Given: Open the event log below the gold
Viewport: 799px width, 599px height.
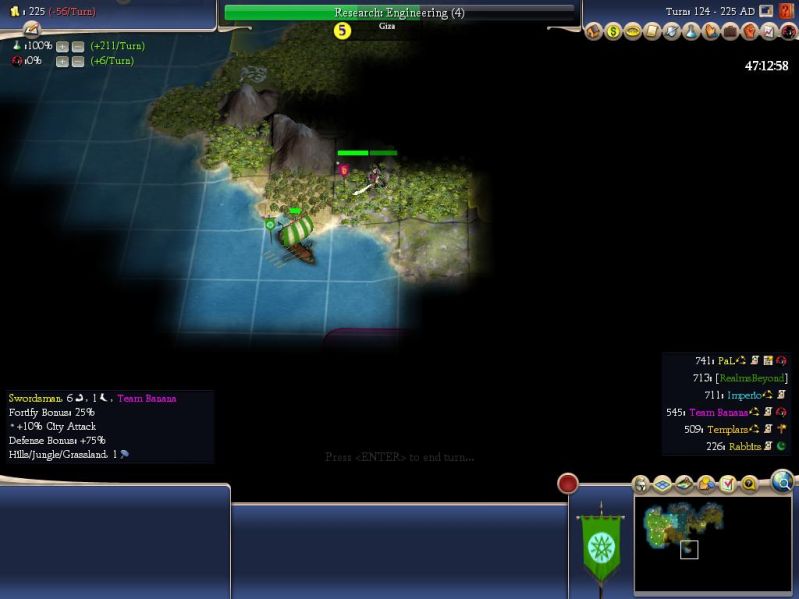Looking at the screenshot, I should 31,30.
